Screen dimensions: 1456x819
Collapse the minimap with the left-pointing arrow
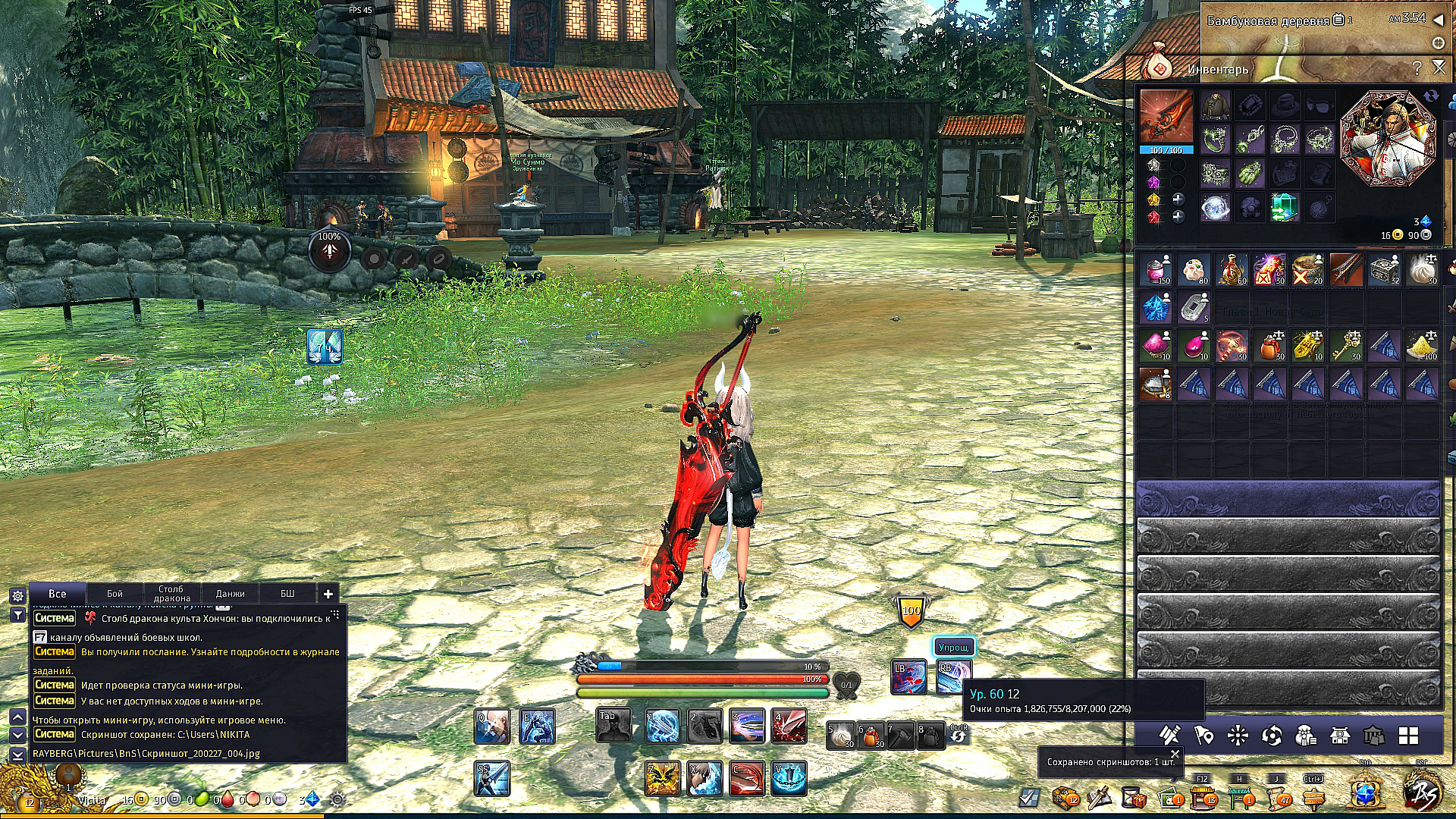(x=1439, y=20)
